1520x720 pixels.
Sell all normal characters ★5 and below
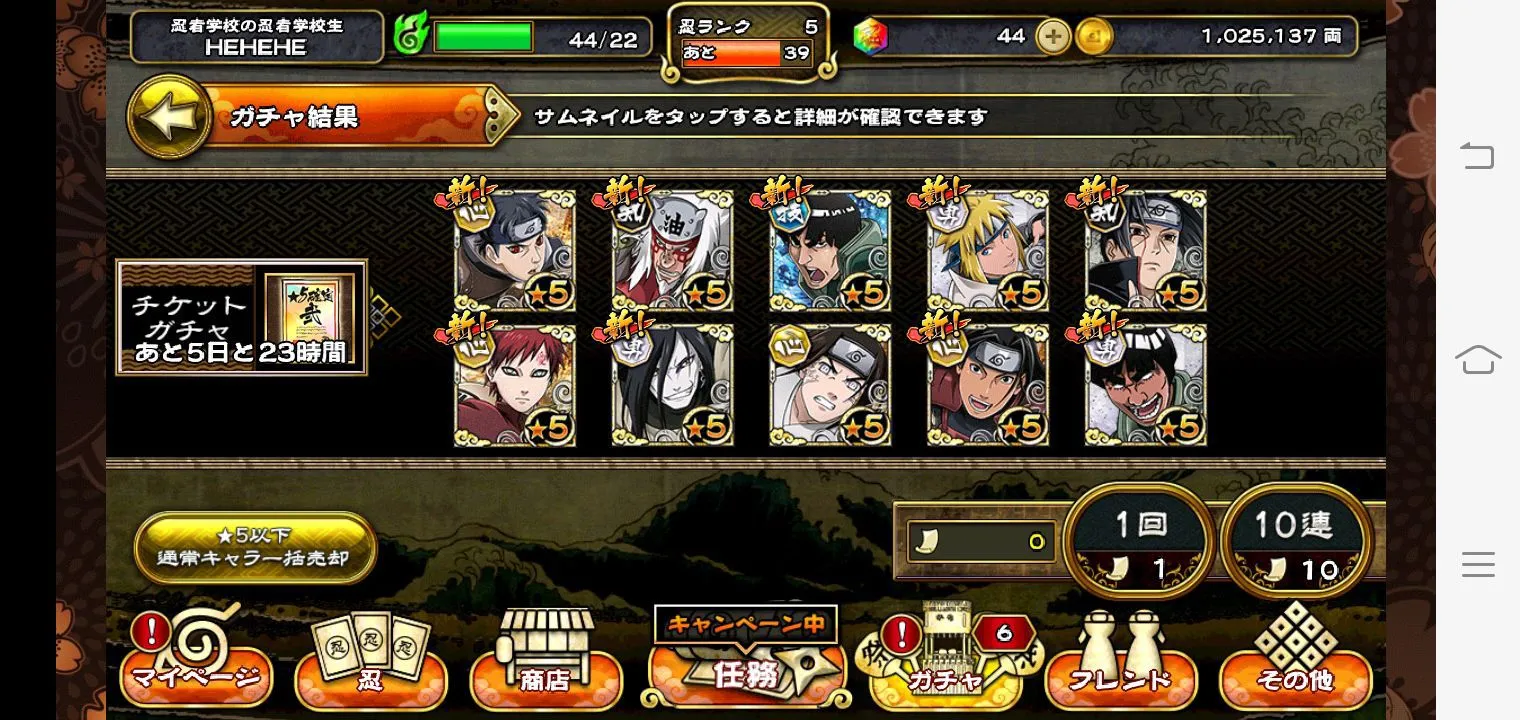coord(254,546)
